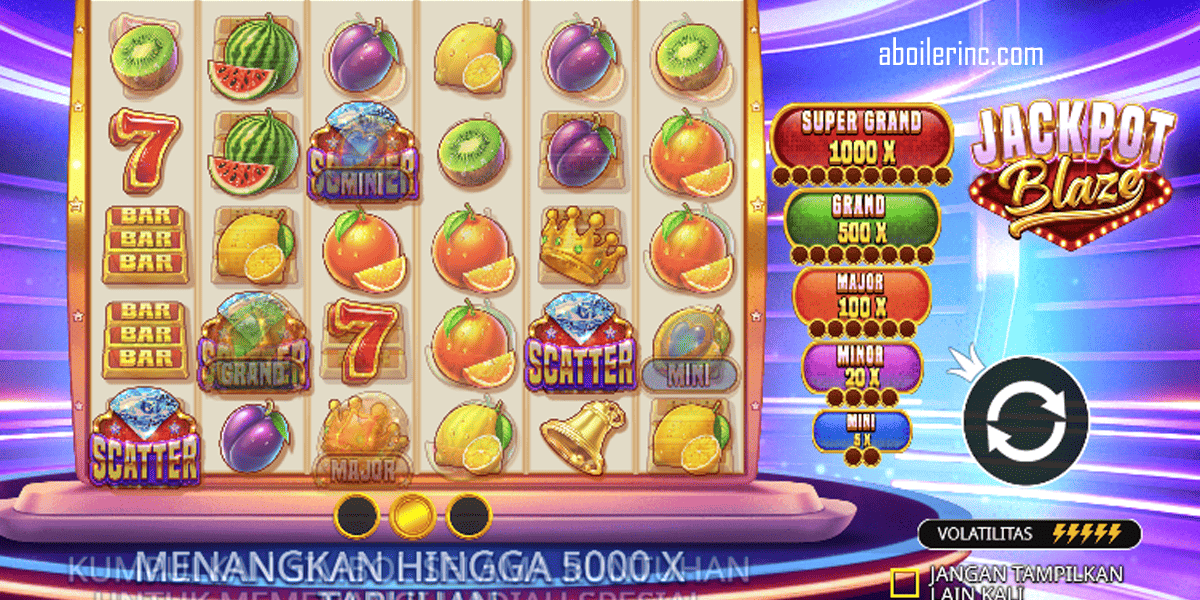Tick the "Jangan Tampilkan Lain Kali" checkbox
Image resolution: width=1200 pixels, height=600 pixels.
tap(905, 582)
